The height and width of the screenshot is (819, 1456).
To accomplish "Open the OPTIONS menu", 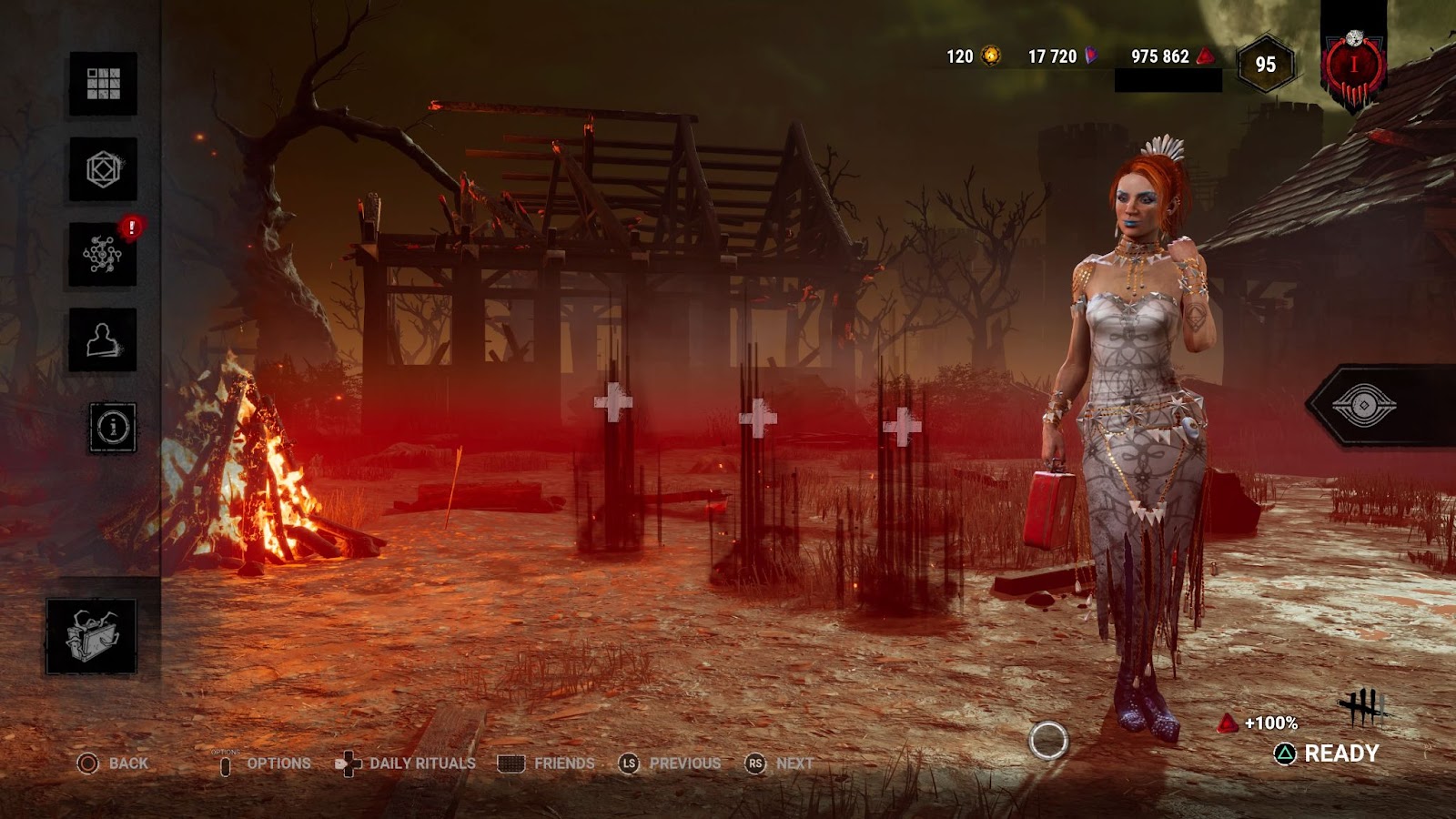I will pyautogui.click(x=265, y=763).
